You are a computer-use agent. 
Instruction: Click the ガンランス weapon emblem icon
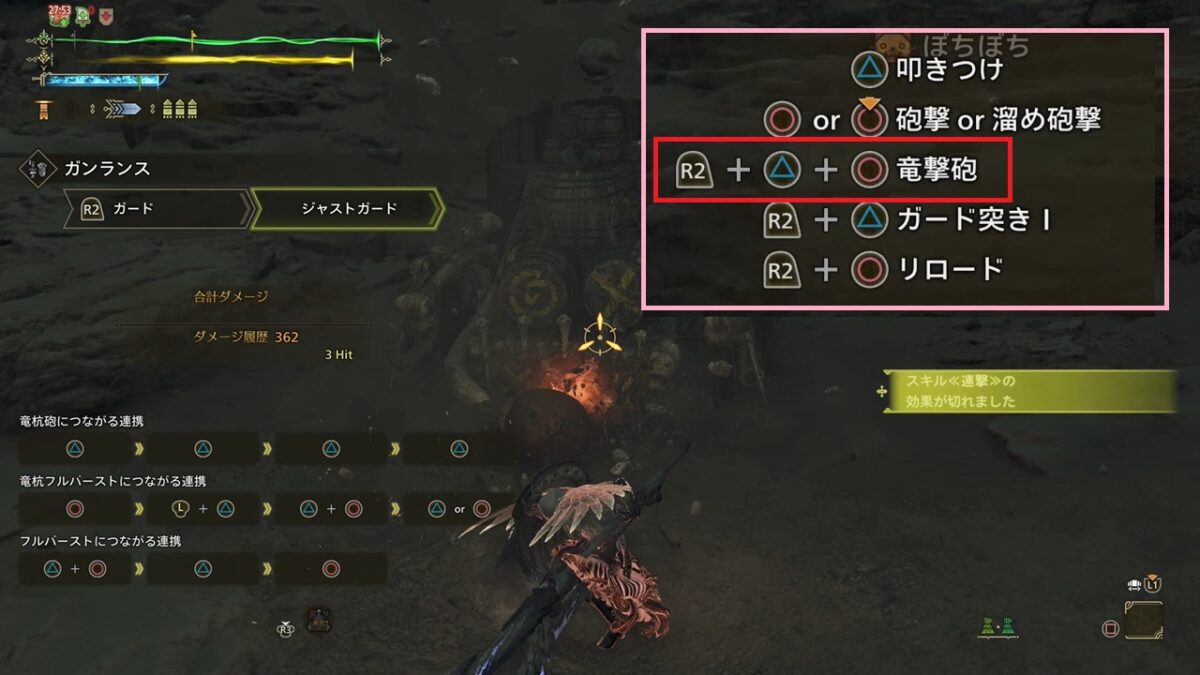coord(37,169)
